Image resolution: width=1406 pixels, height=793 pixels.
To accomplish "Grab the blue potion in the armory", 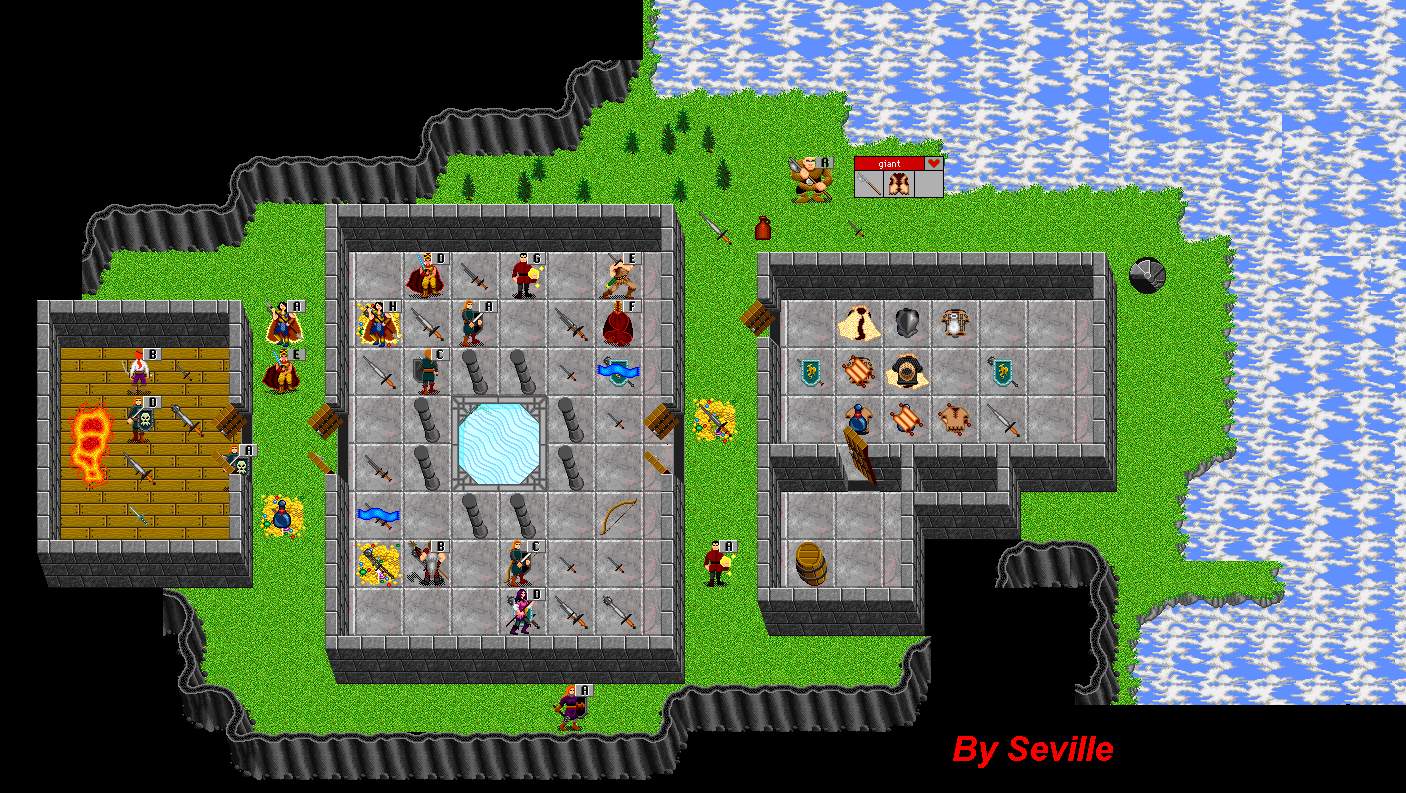I will pyautogui.click(x=859, y=420).
